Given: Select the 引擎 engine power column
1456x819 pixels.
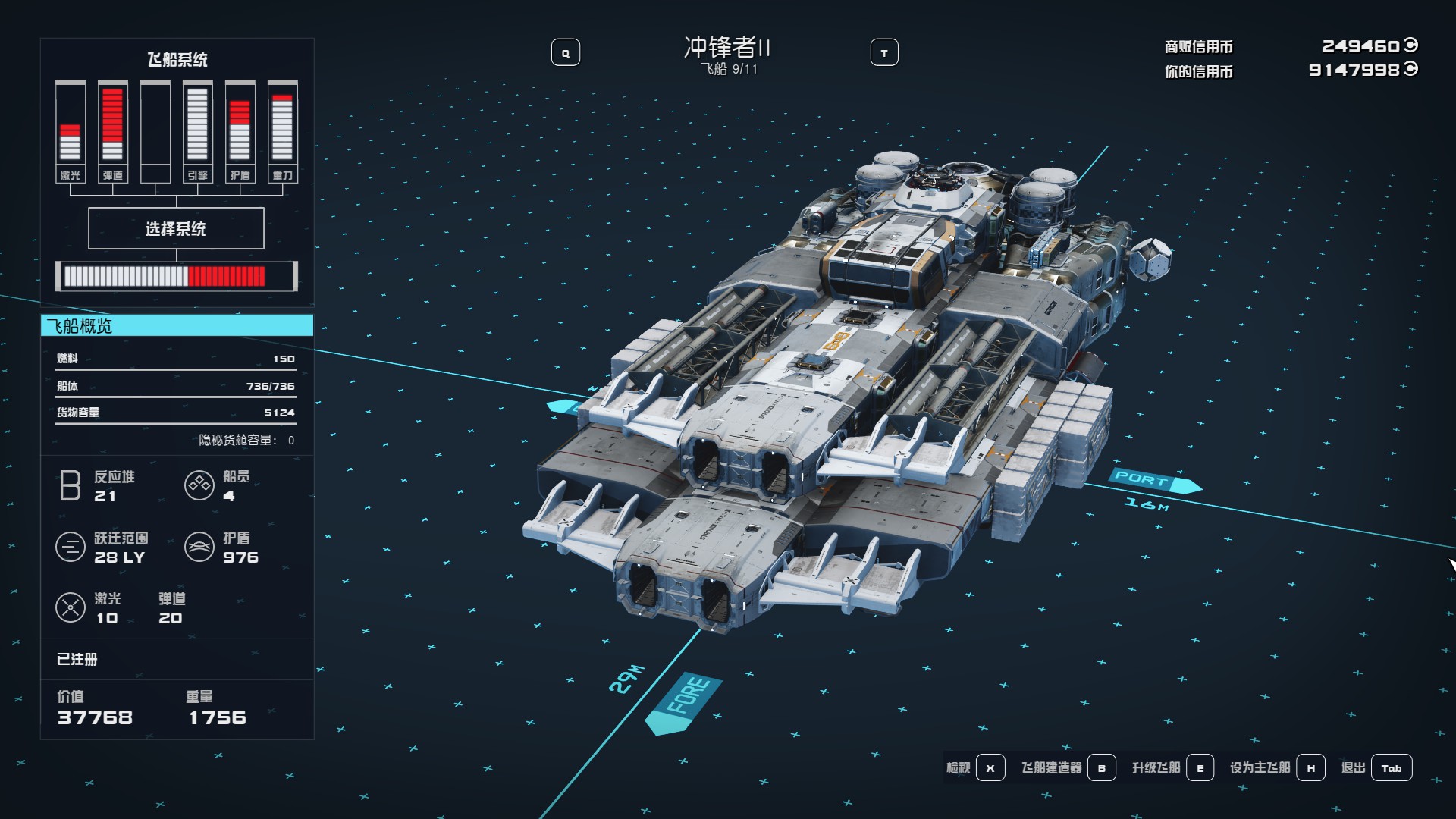Looking at the screenshot, I should pyautogui.click(x=197, y=131).
